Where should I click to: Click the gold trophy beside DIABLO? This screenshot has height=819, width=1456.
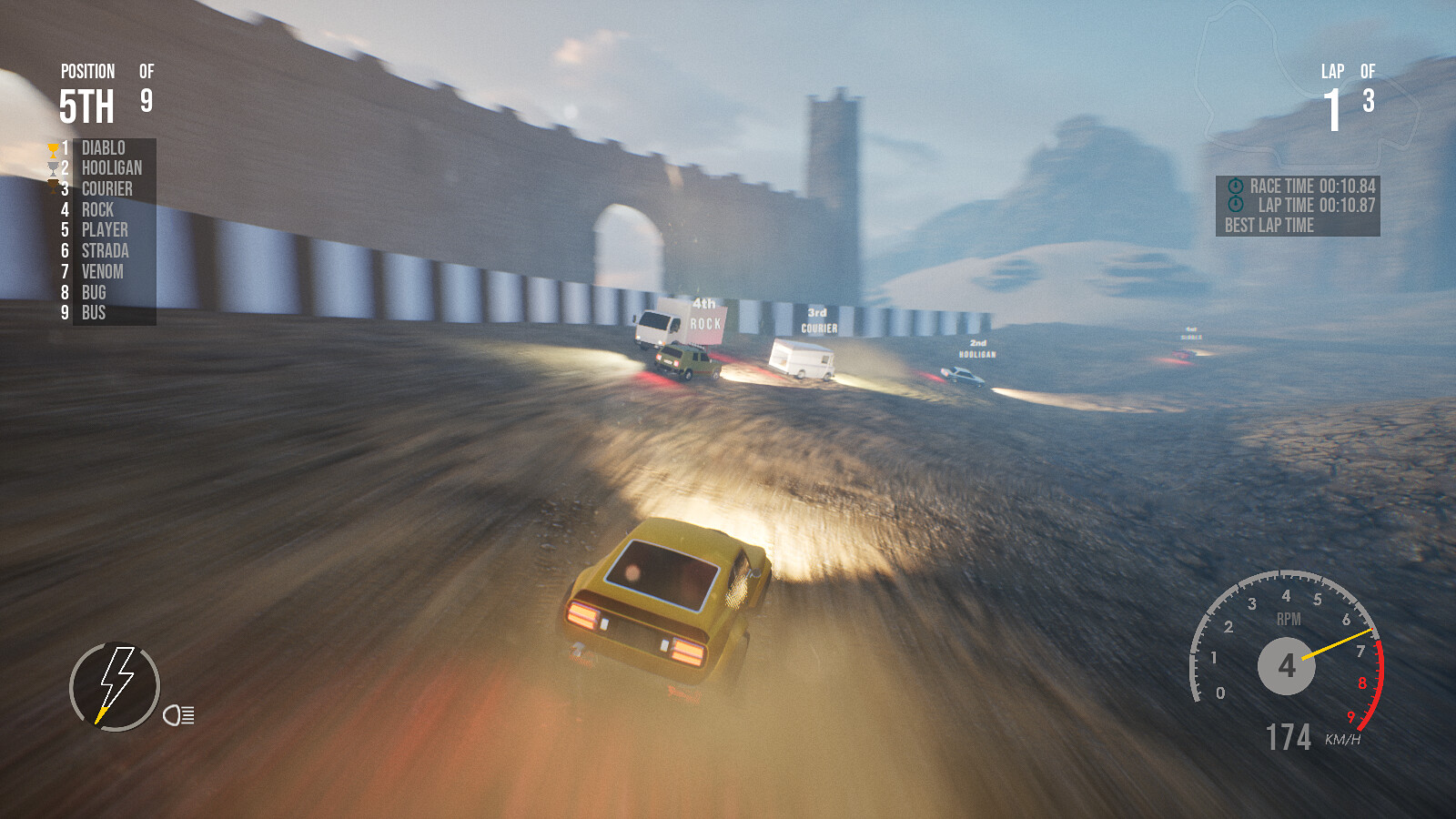(x=50, y=147)
